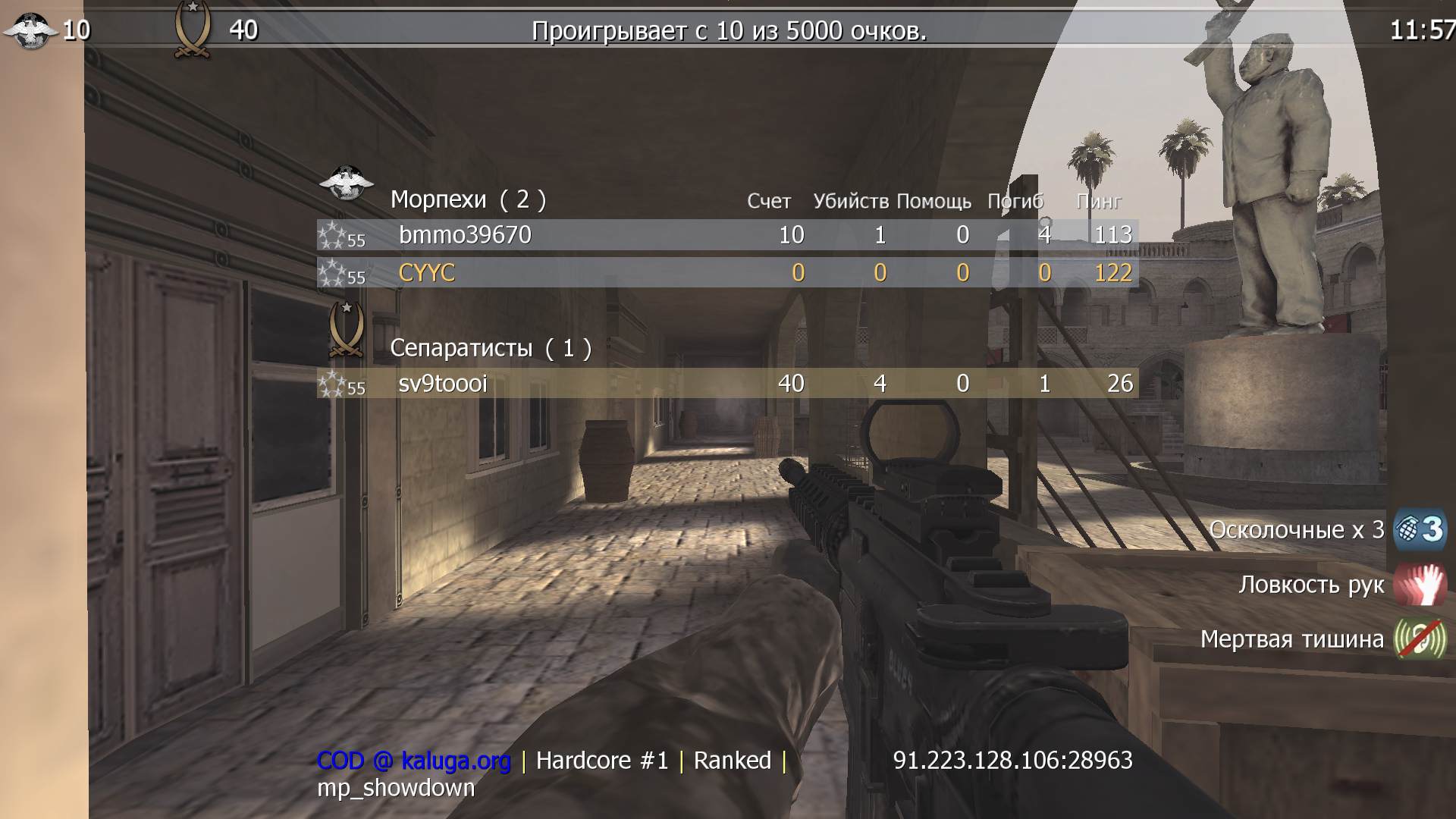This screenshot has height=819, width=1456.
Task: Click the Сепаратисты crossed swords emblem
Action: click(347, 329)
